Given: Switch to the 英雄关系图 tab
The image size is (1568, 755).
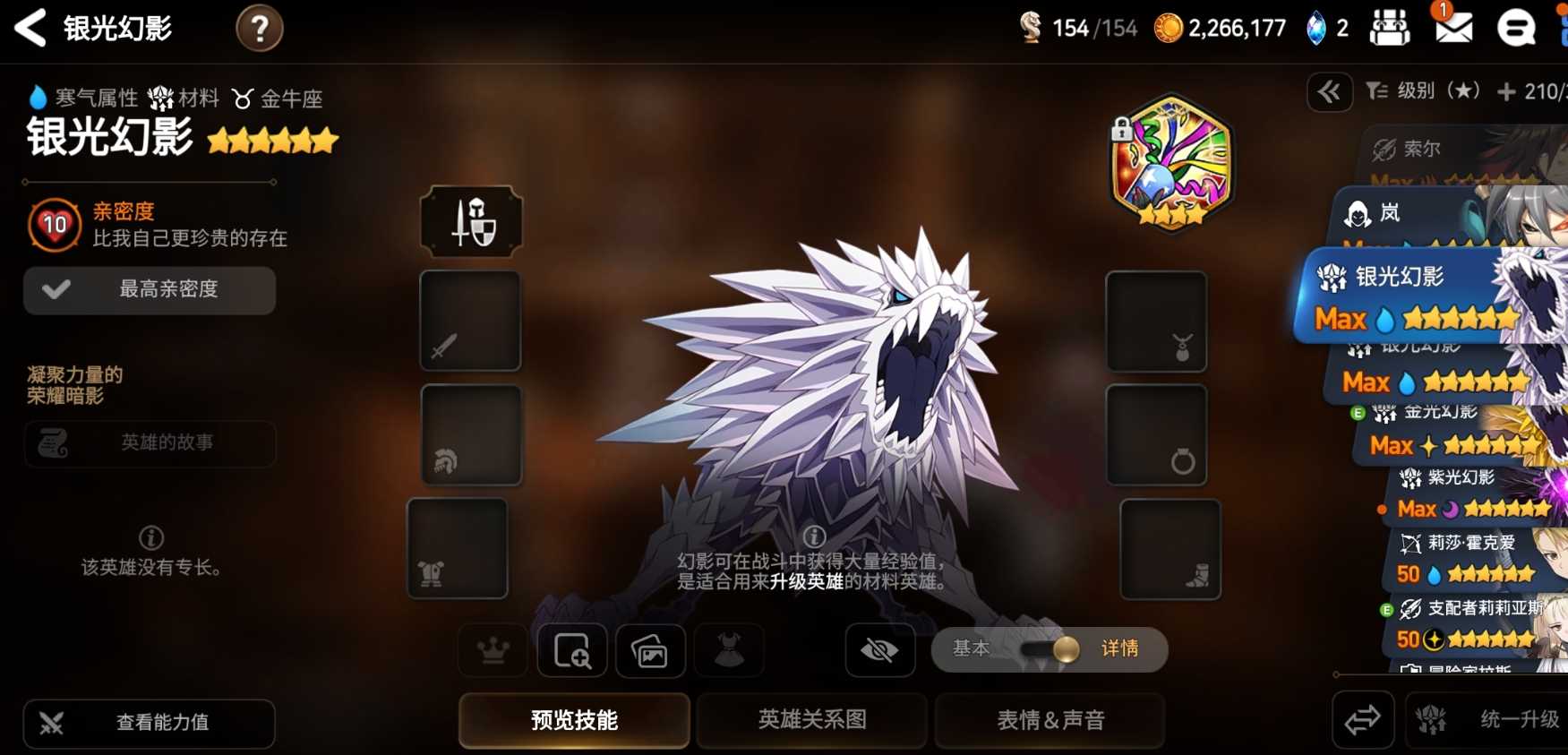Looking at the screenshot, I should tap(810, 720).
